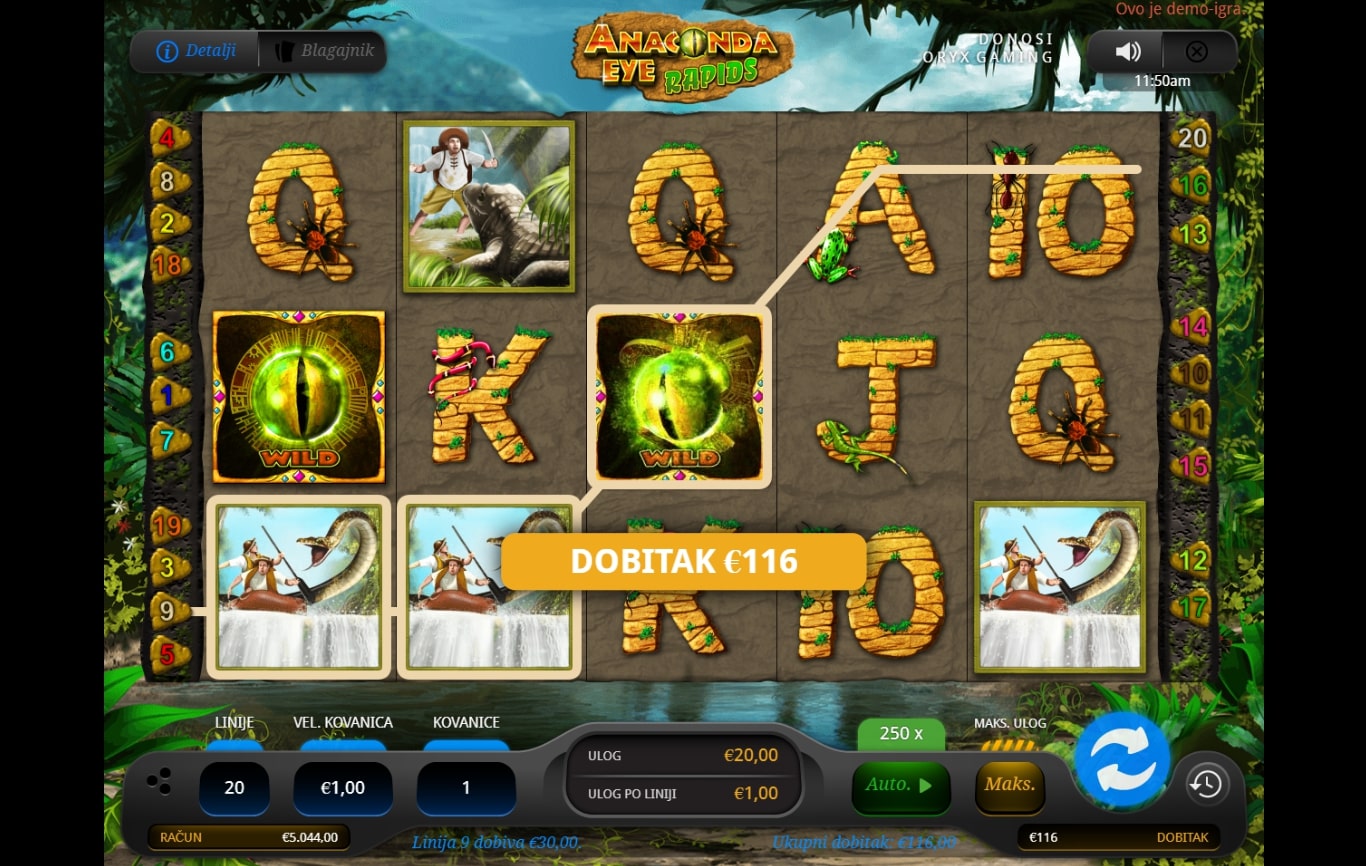This screenshot has width=1366, height=866.
Task: Choose payline marker number 14
Action: 1192,326
